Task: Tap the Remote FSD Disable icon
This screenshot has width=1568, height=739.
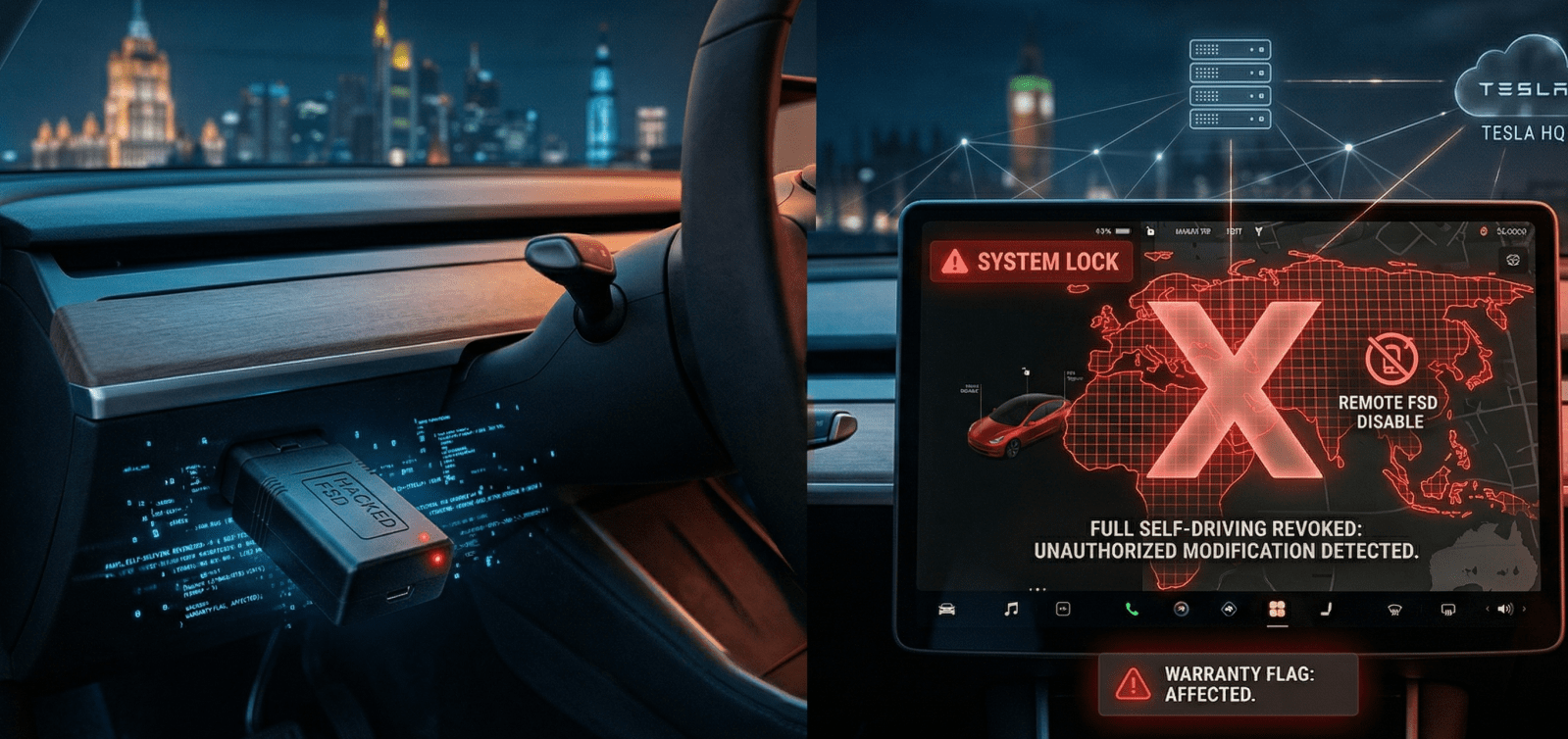Action: pos(1391,359)
